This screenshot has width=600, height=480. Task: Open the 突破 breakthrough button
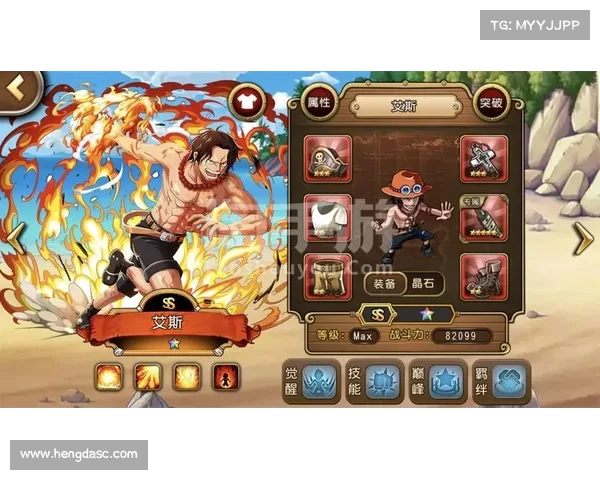coord(490,102)
